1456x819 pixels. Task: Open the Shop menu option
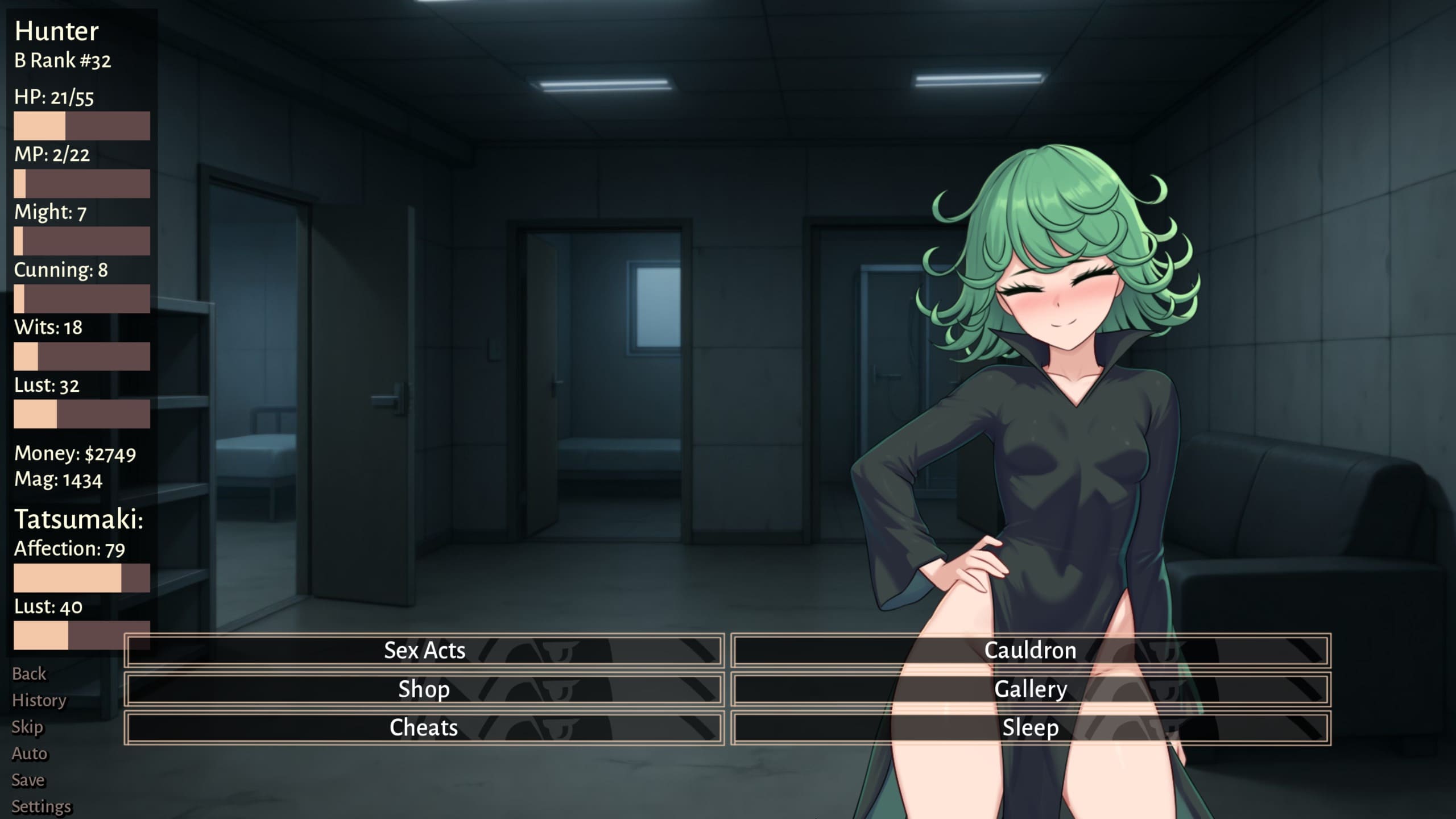pos(424,689)
